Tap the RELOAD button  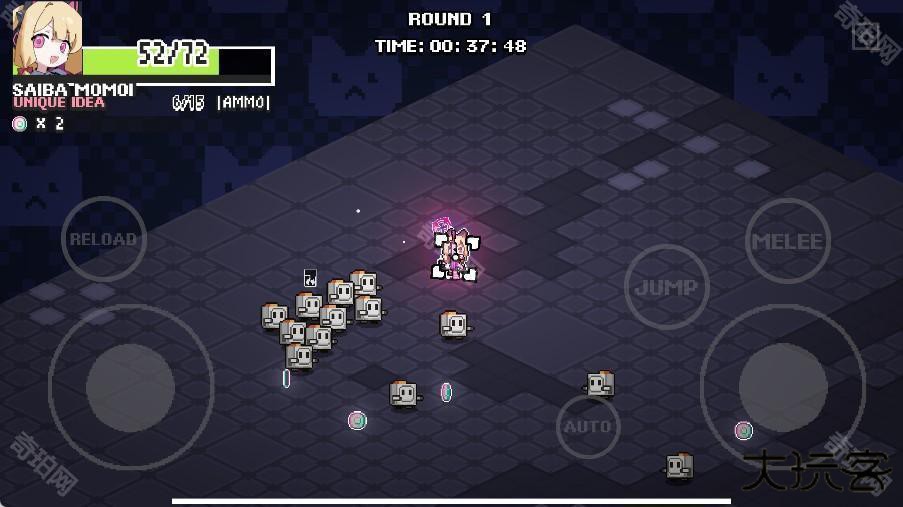point(103,240)
